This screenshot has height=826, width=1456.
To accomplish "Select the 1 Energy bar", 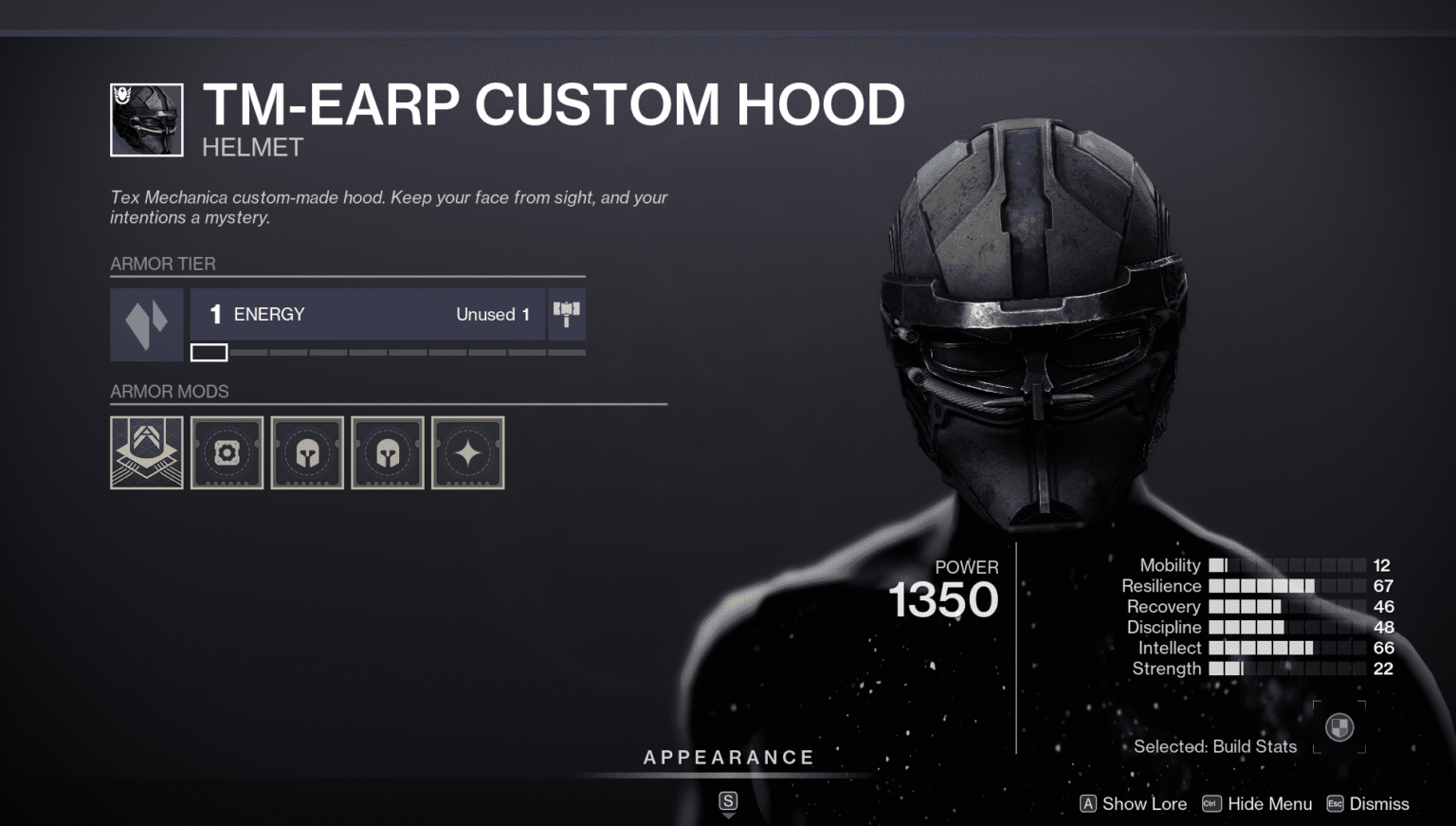I will pos(368,314).
